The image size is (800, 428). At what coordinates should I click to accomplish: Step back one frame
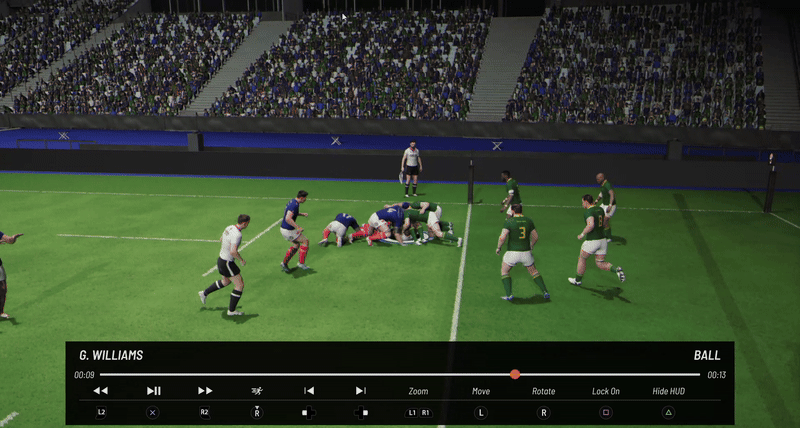(309, 391)
